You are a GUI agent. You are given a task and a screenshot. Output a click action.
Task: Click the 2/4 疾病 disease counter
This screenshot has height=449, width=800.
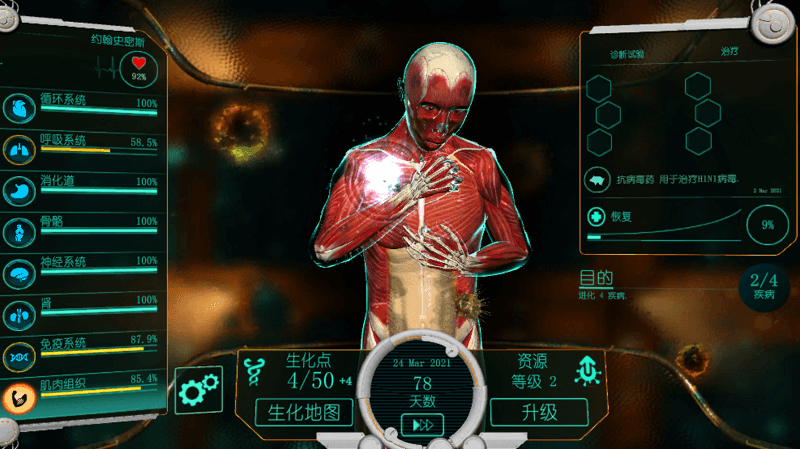click(x=763, y=286)
